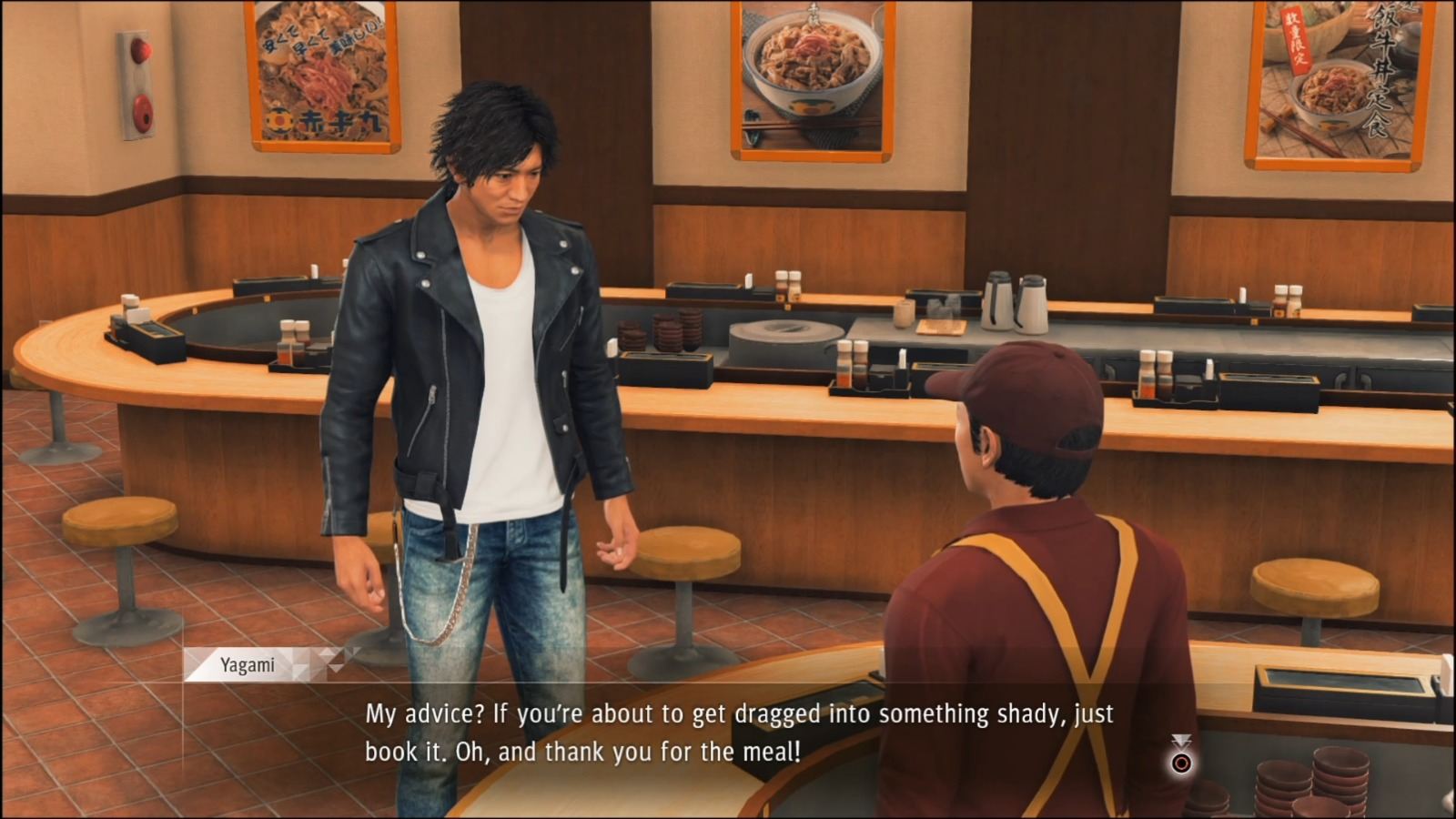1456x819 pixels.
Task: Click the red call button on the wall panel
Action: (141, 50)
